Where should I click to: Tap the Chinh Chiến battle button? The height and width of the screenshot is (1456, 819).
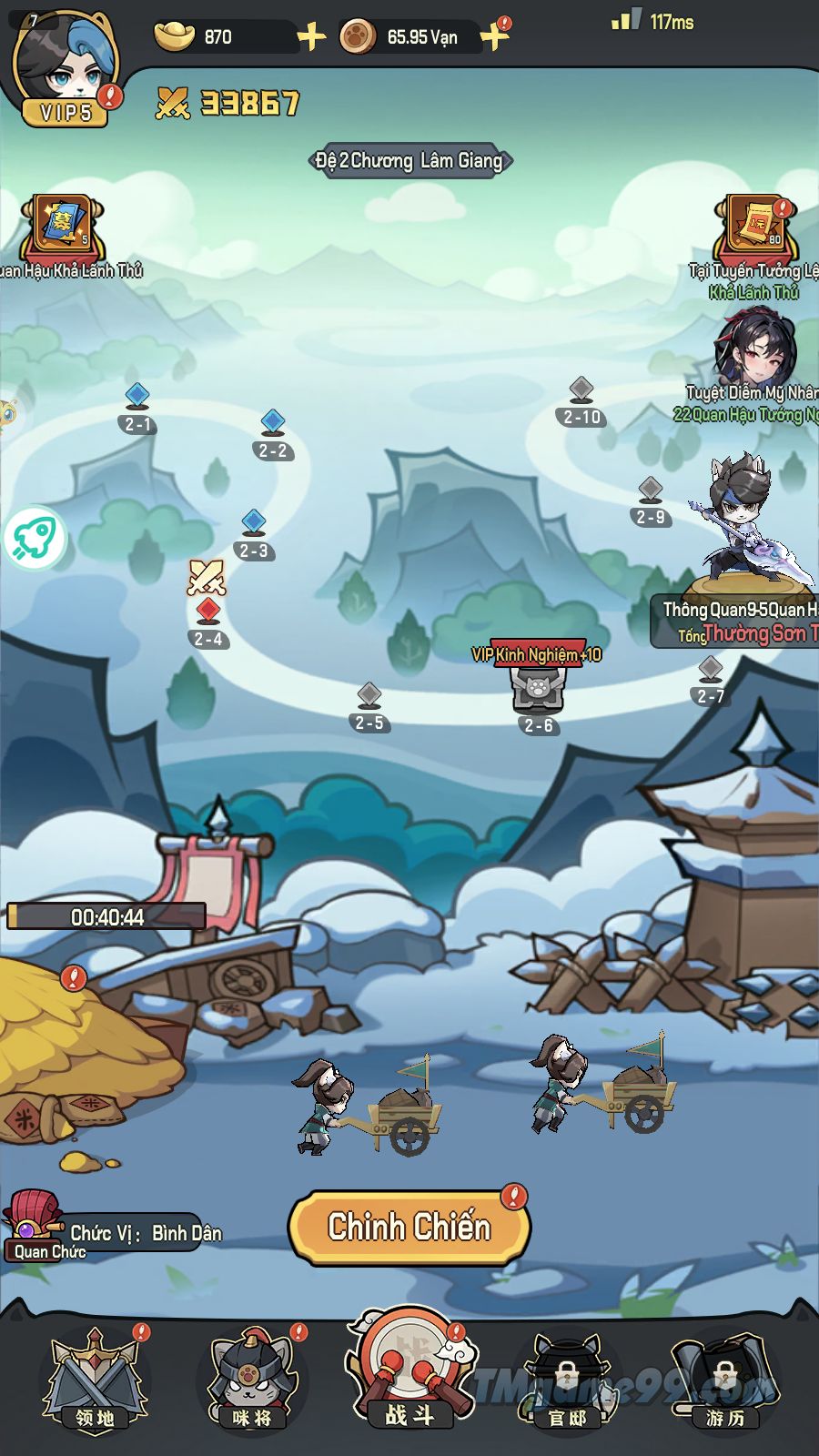pyautogui.click(x=409, y=1228)
